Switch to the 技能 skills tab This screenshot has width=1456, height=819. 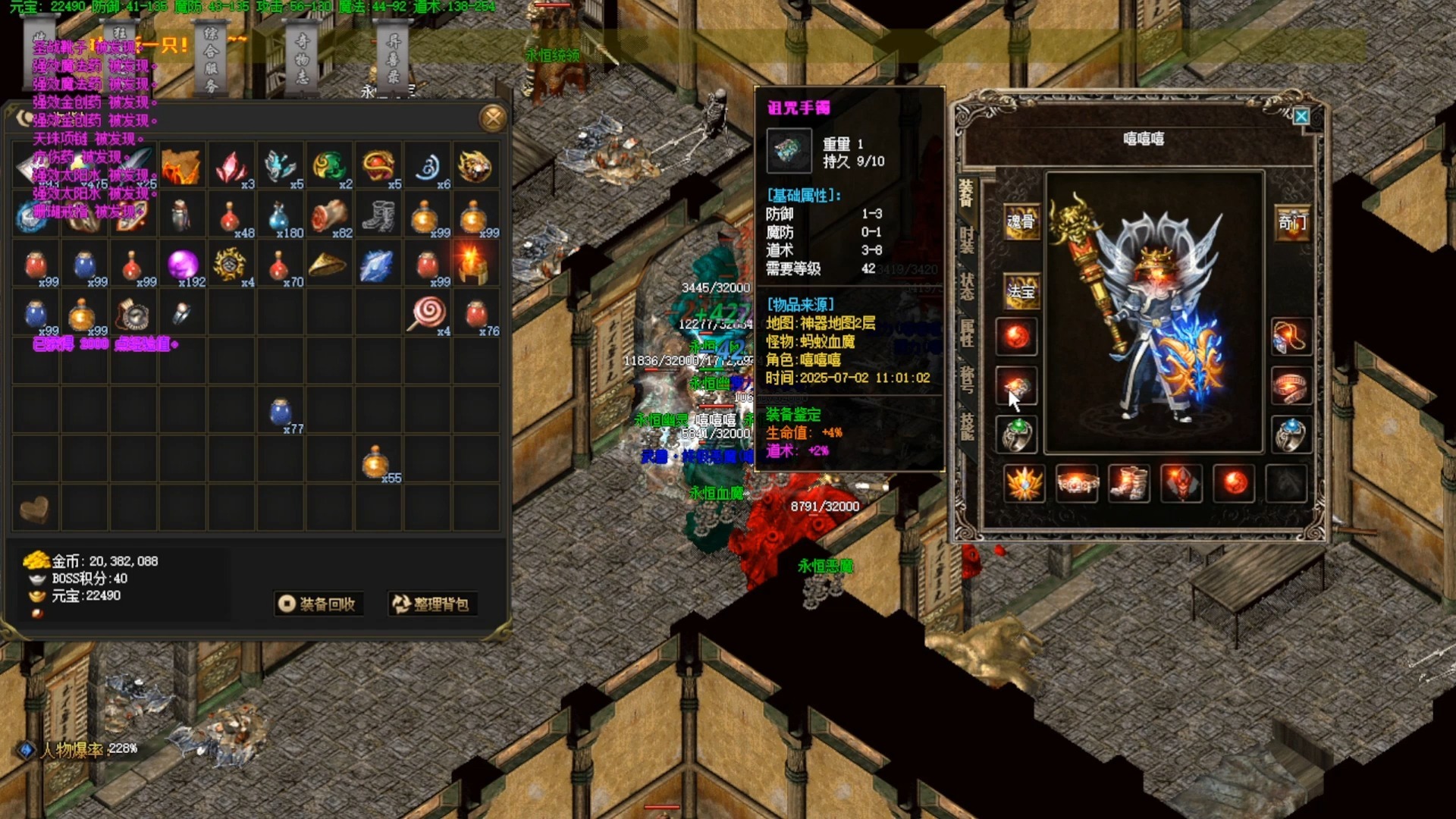point(967,426)
